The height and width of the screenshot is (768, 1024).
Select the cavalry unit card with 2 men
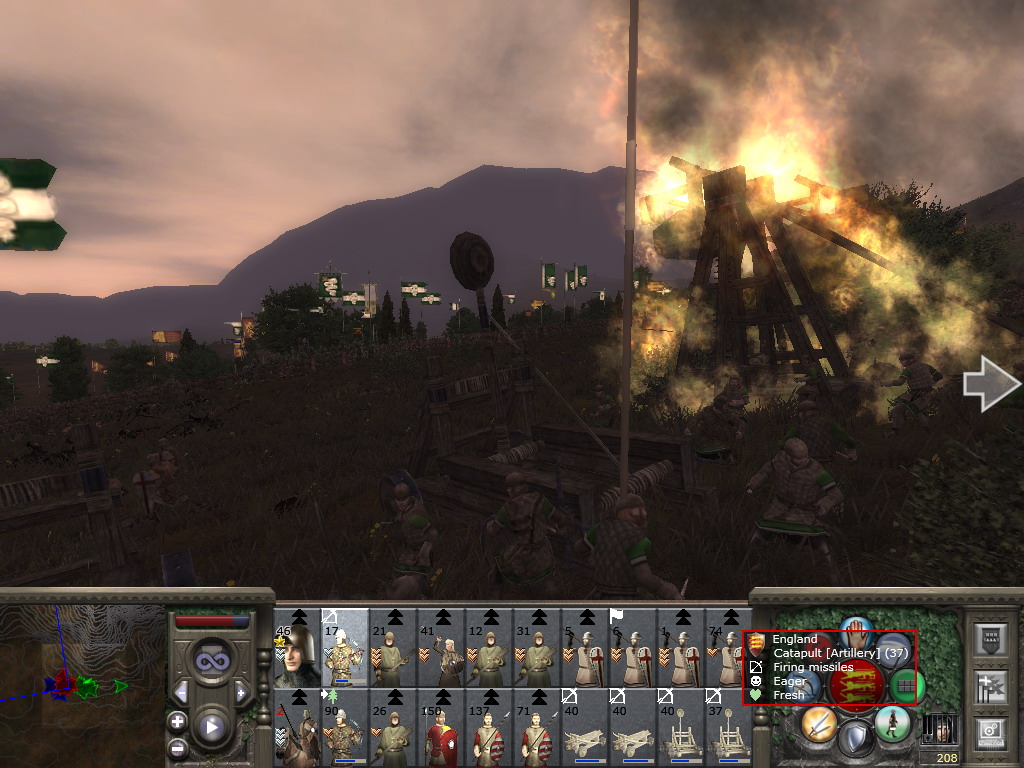coord(297,727)
